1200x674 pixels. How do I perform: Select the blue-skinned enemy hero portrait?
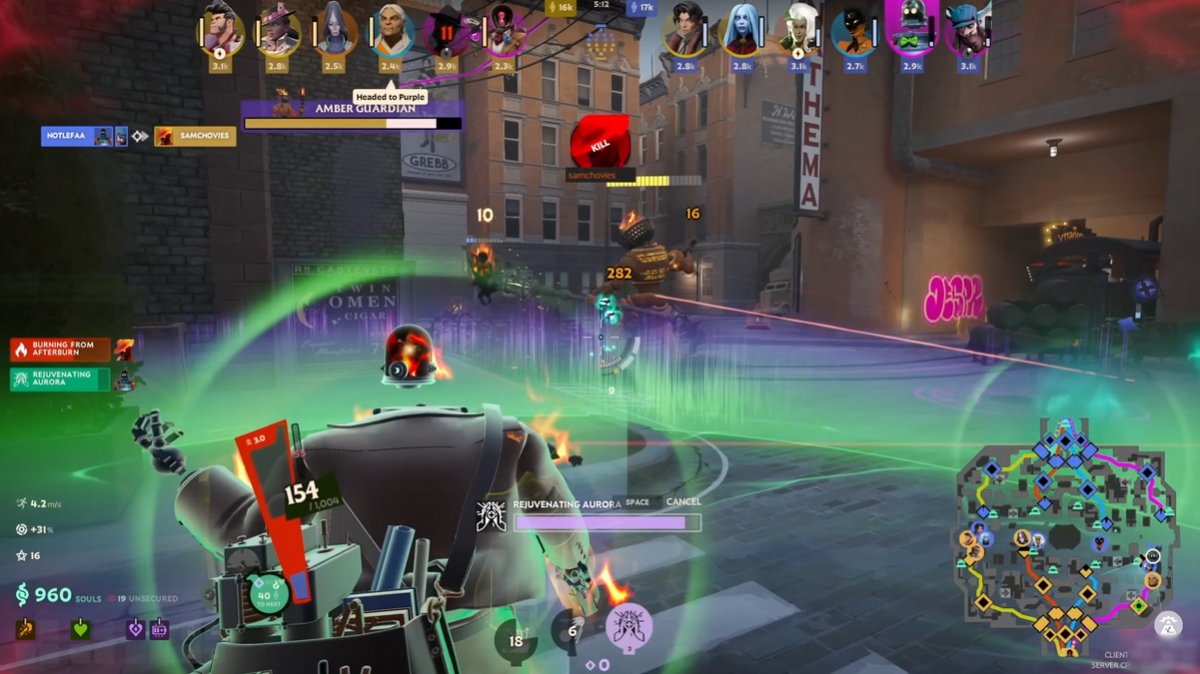[x=741, y=32]
